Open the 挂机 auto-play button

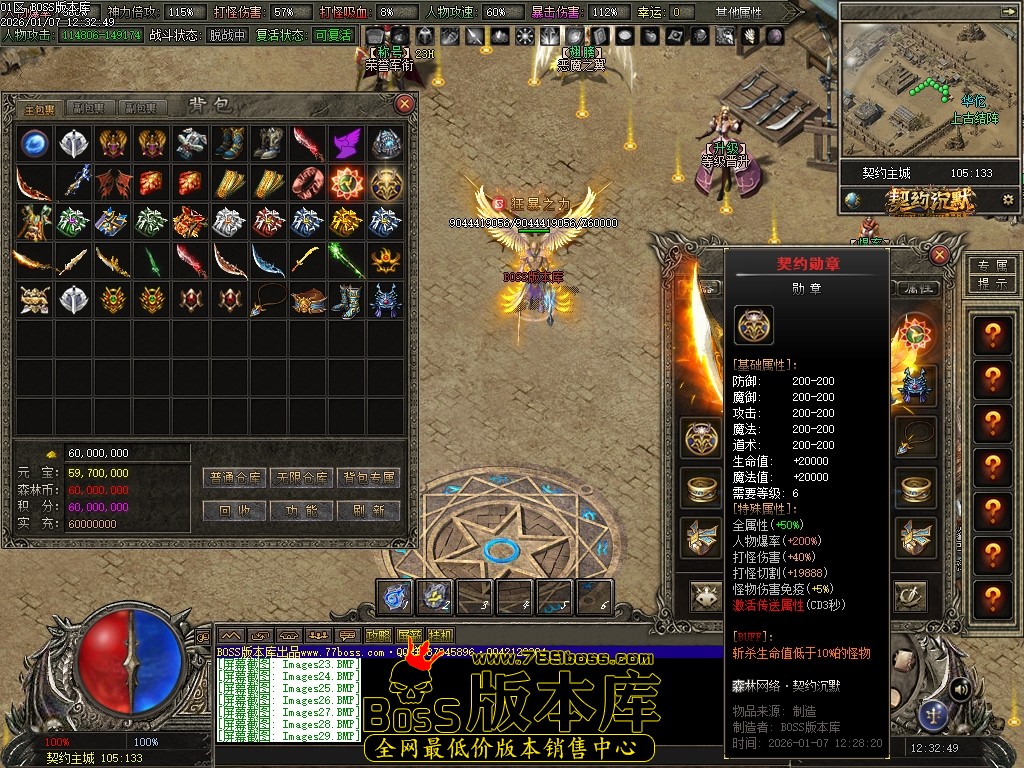coord(440,635)
